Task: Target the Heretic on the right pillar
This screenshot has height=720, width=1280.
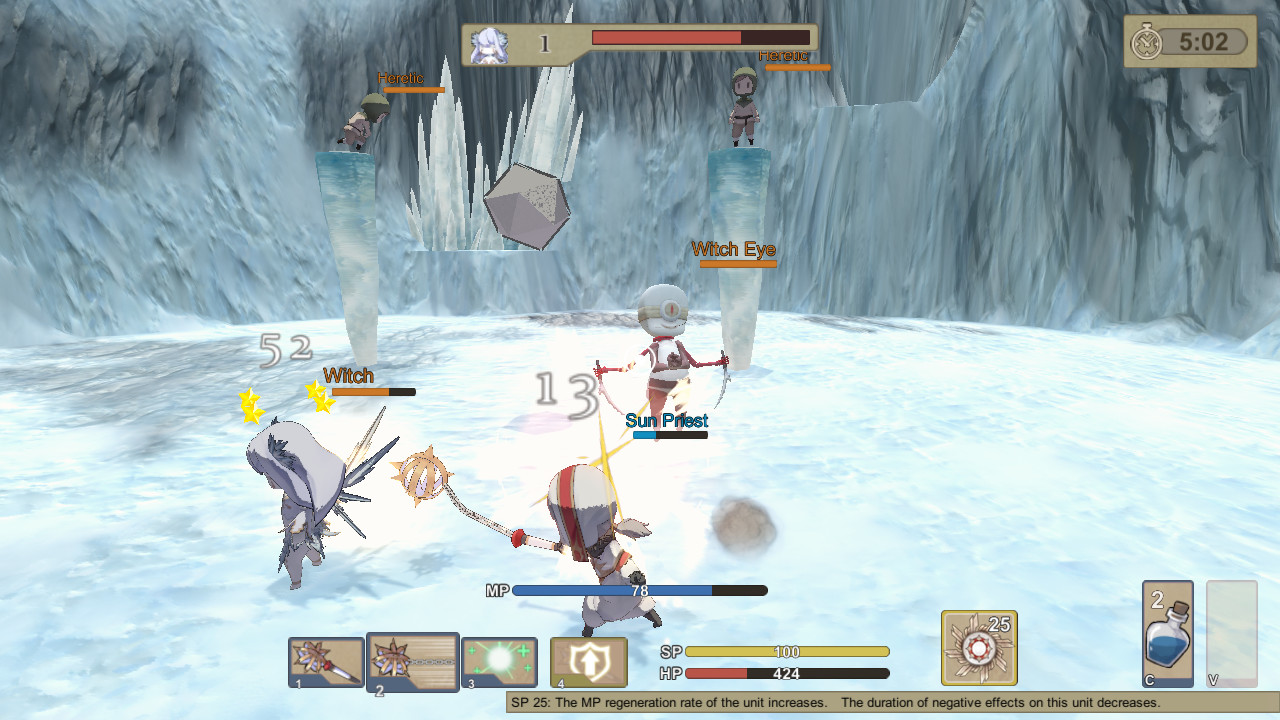Action: coord(742,110)
